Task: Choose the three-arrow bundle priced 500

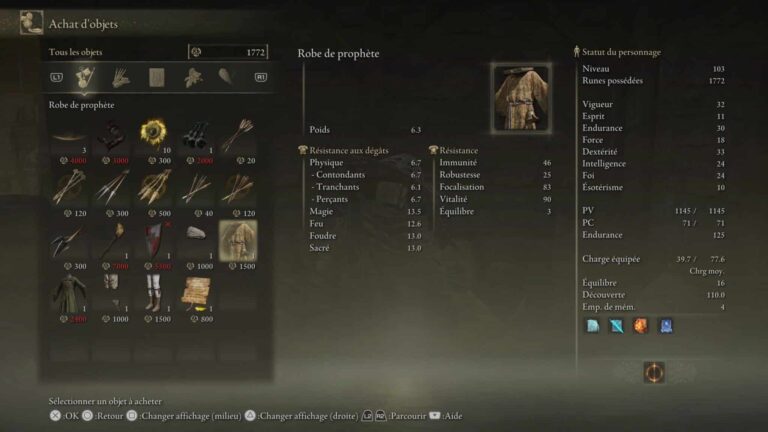Action: 153,188
